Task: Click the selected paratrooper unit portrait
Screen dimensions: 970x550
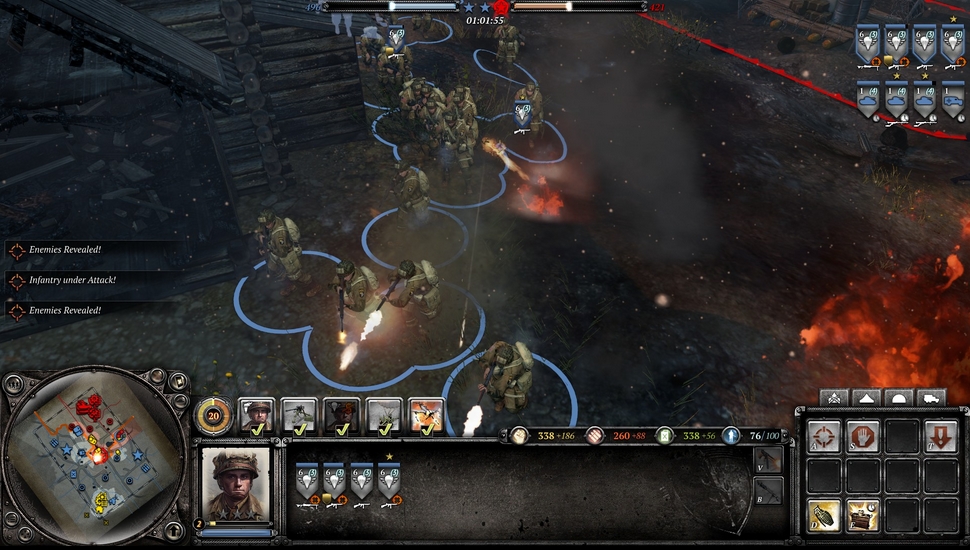Action: [236, 483]
